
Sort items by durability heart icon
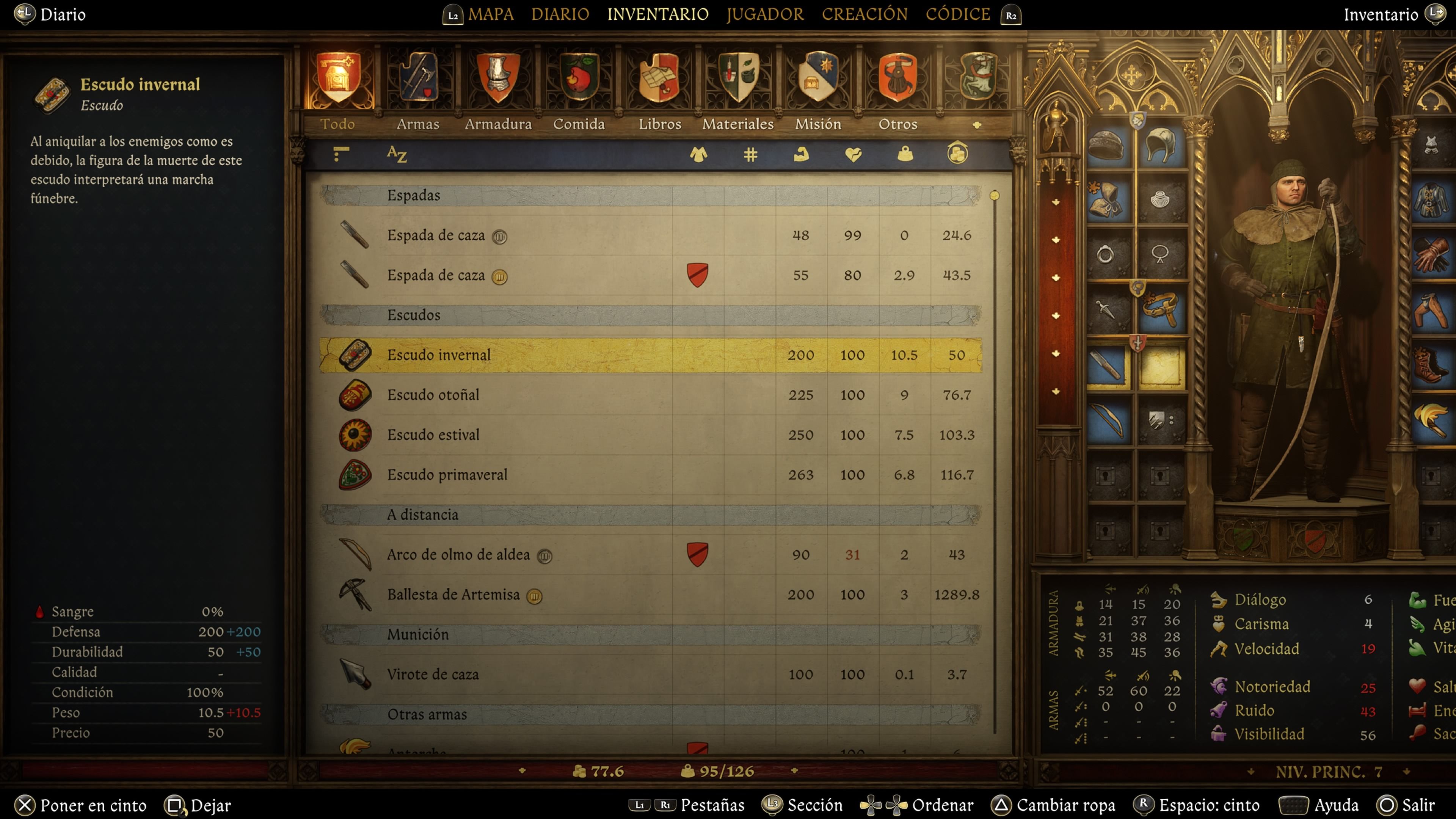[853, 154]
